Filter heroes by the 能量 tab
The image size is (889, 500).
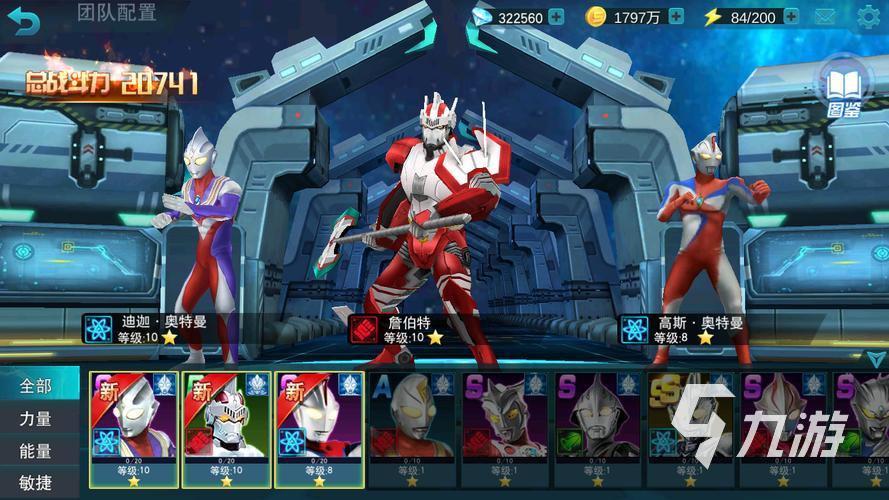coord(36,451)
